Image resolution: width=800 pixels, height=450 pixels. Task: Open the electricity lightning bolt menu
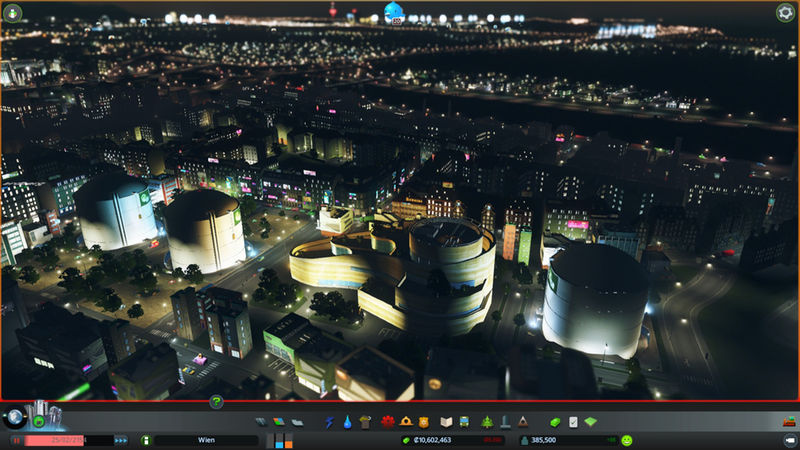[x=330, y=422]
